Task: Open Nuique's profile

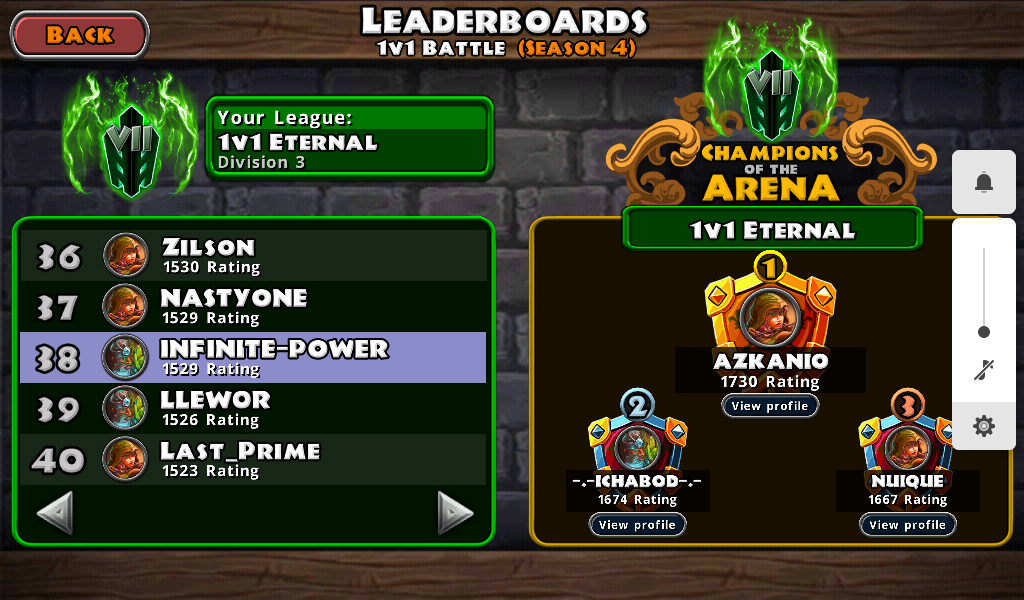Action: 907,525
